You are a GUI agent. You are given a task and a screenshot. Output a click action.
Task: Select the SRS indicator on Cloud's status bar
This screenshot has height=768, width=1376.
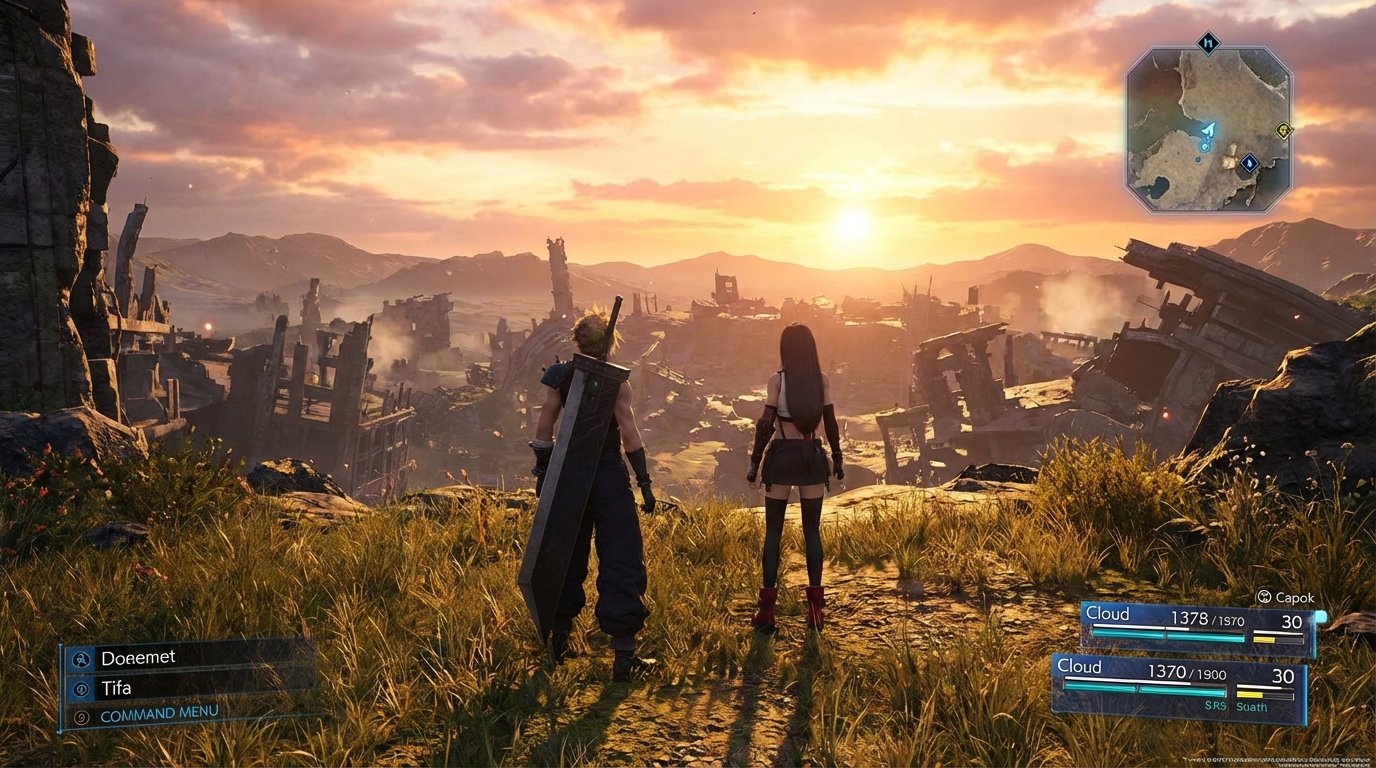[x=1216, y=706]
